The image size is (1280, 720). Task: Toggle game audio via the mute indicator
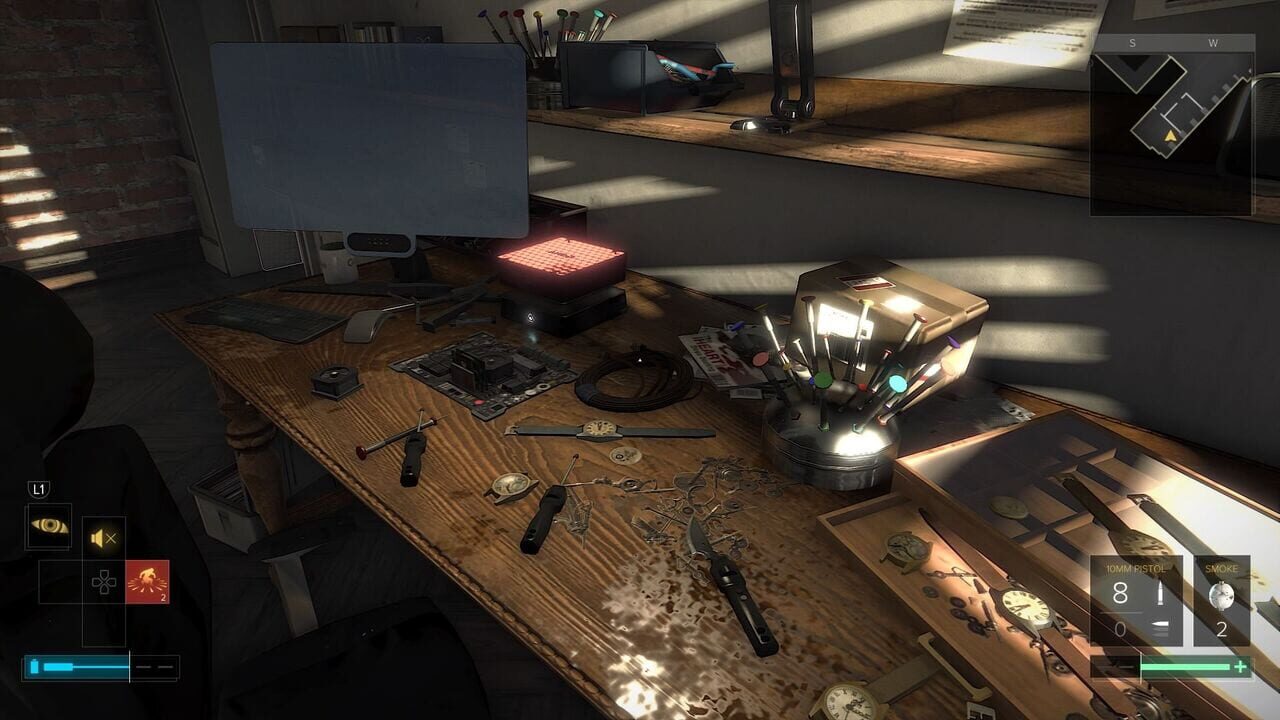pyautogui.click(x=101, y=538)
